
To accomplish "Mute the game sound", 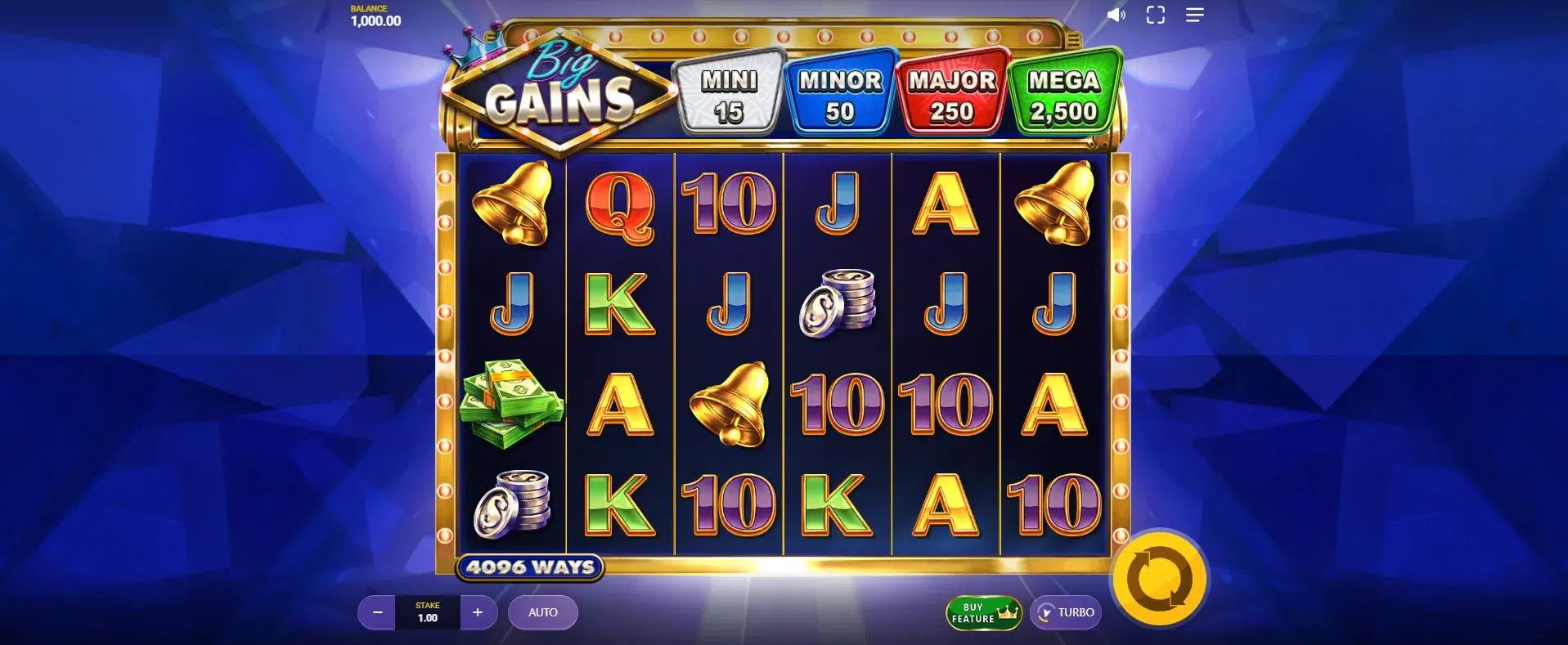I will pyautogui.click(x=1116, y=15).
